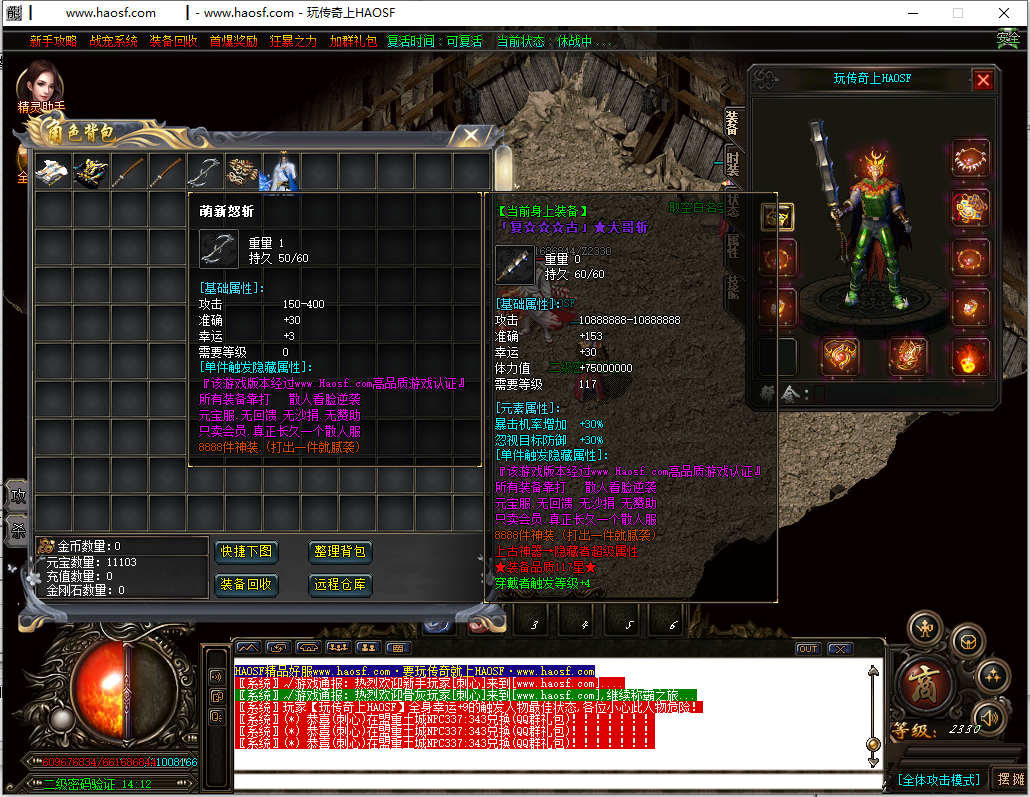Screen dimensions: 1030x797
Task: Select the flame orb equipment slot
Action: pyautogui.click(x=969, y=356)
